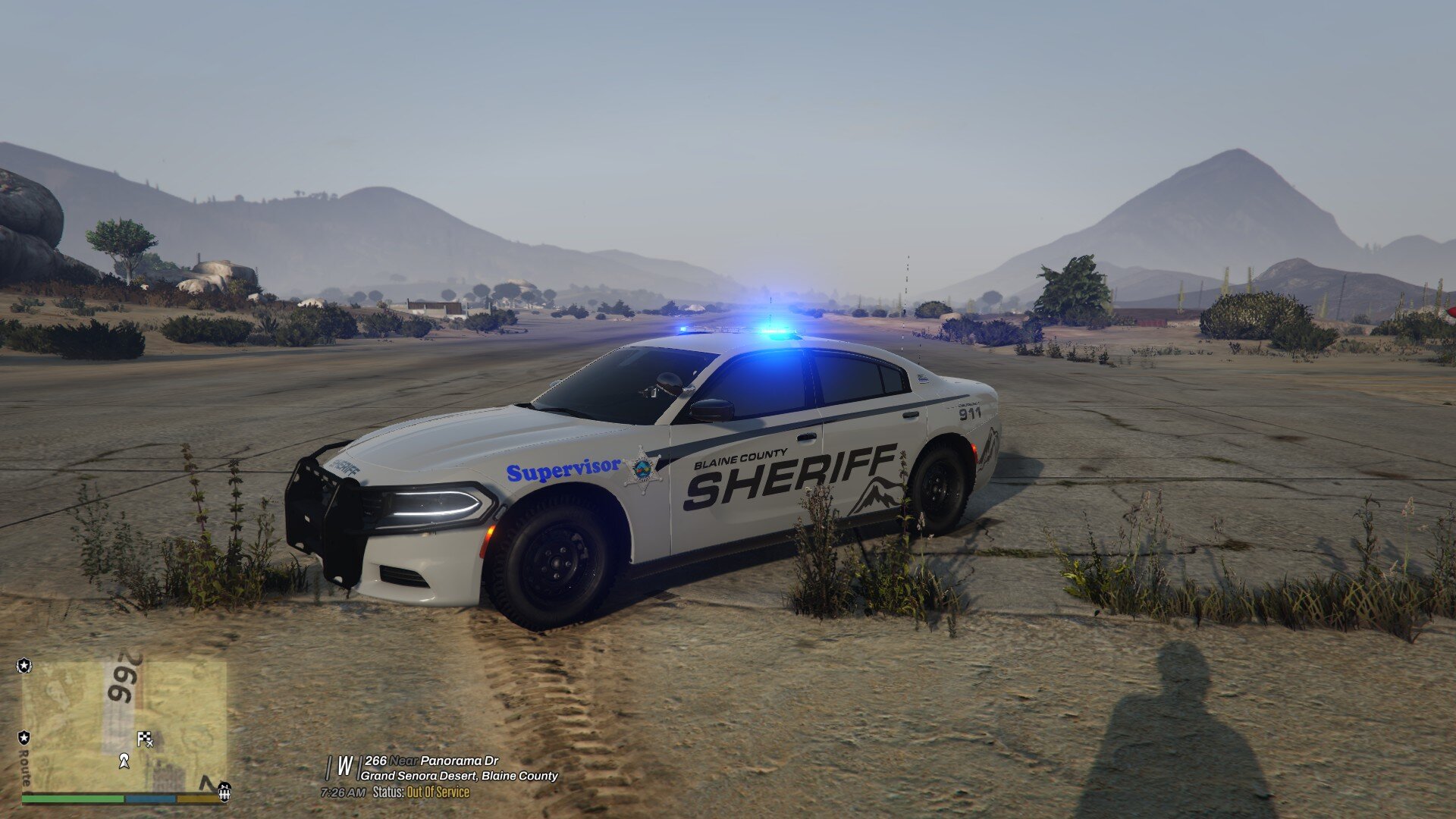Select the Panorama Dr street name text
The image size is (1456, 819).
pyautogui.click(x=460, y=761)
